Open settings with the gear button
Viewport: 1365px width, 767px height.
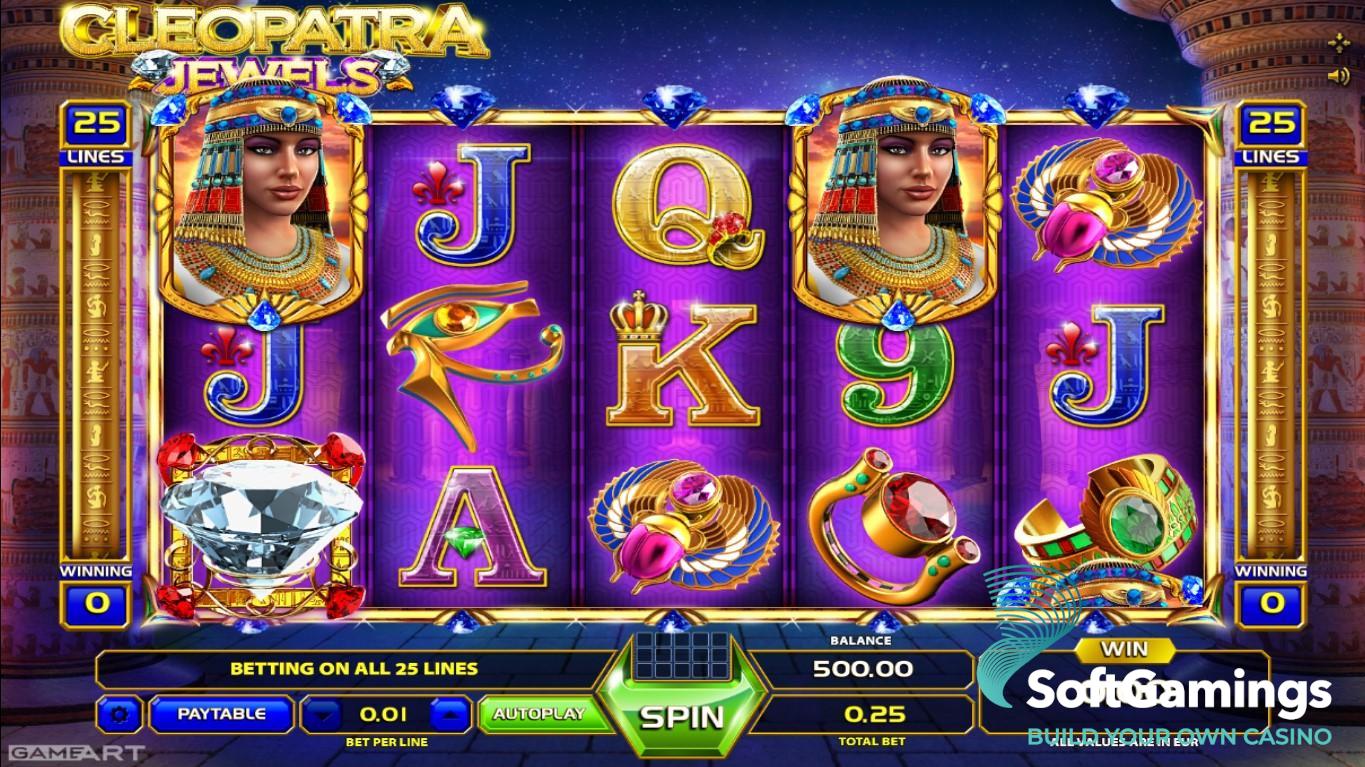point(121,714)
